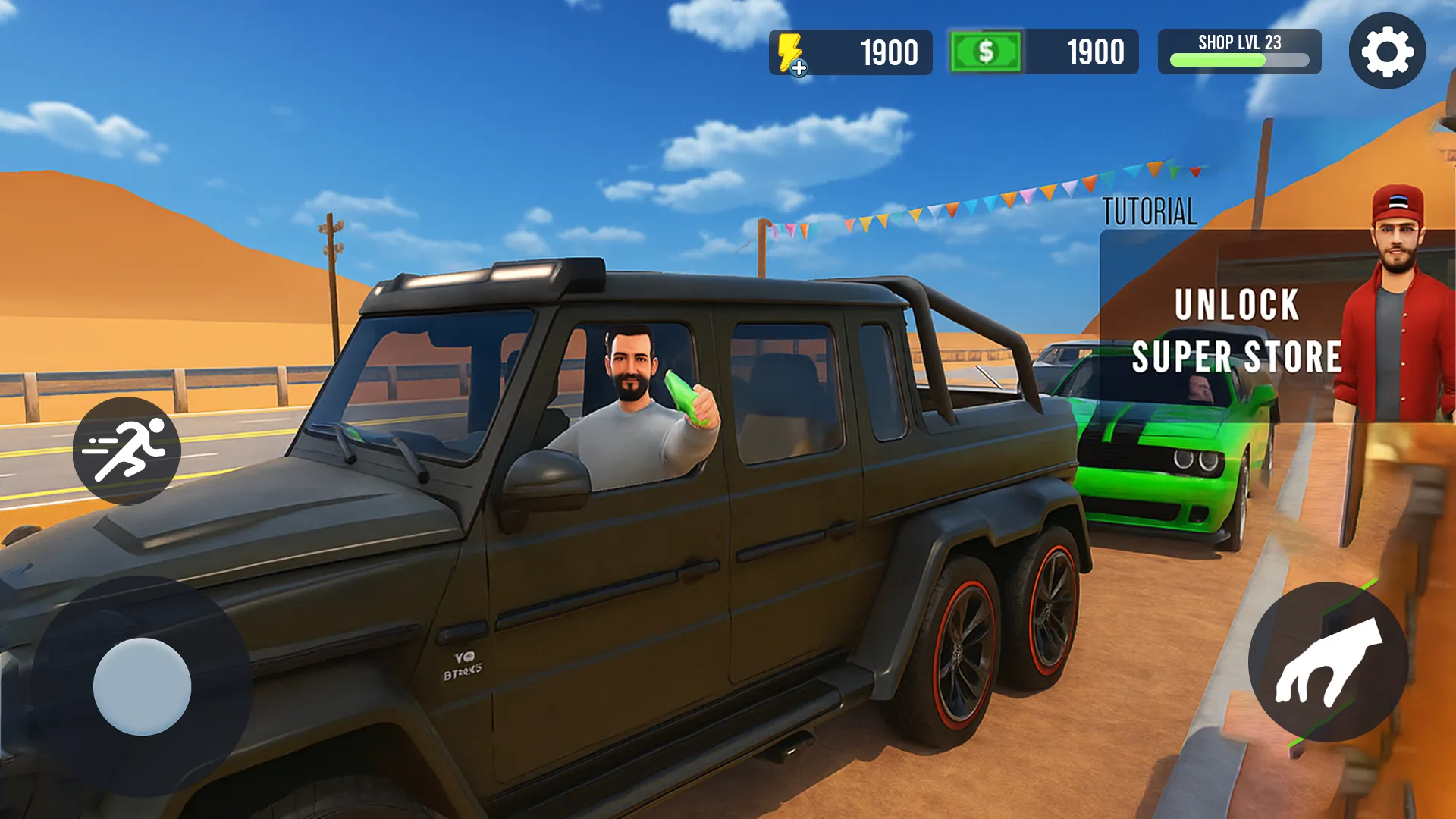Open the gear settings menu
Viewport: 1456px width, 819px height.
[1387, 51]
